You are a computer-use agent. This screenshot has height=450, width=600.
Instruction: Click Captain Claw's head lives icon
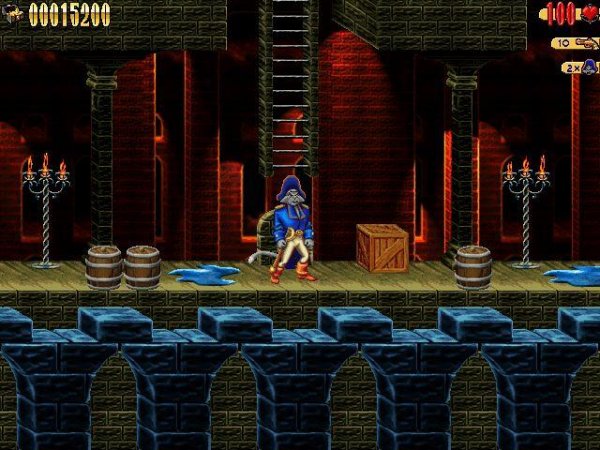[x=589, y=67]
